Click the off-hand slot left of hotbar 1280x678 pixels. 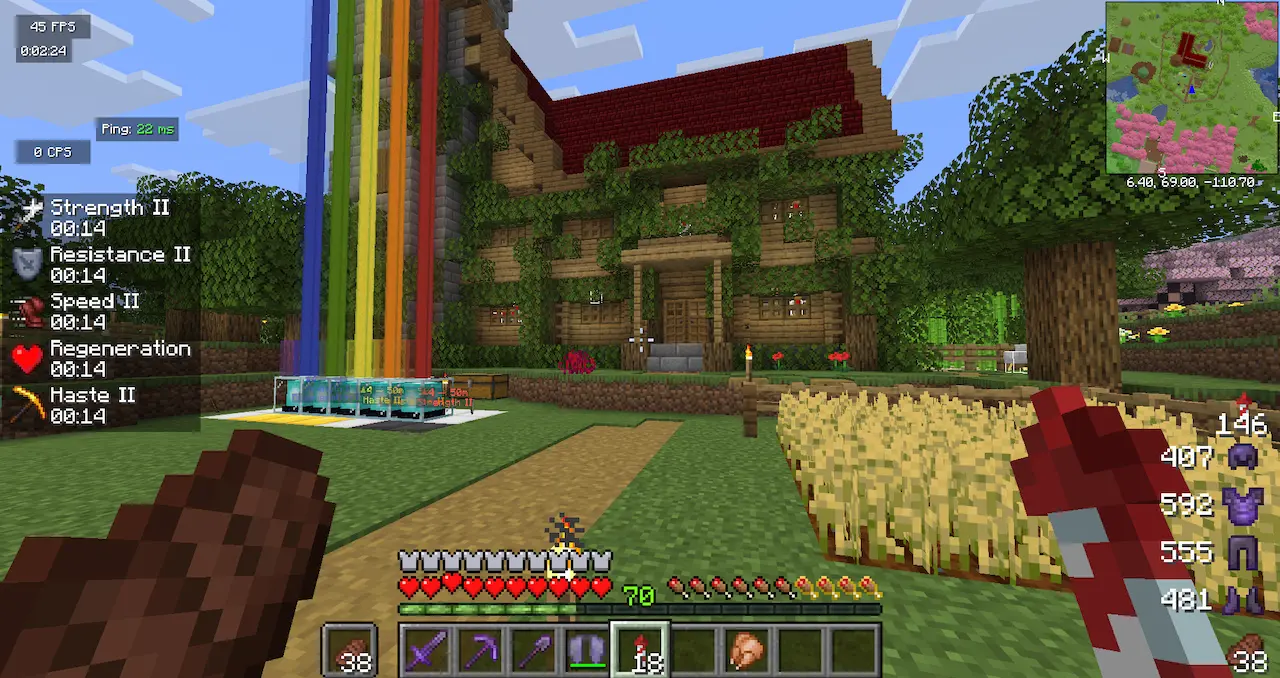tap(350, 651)
